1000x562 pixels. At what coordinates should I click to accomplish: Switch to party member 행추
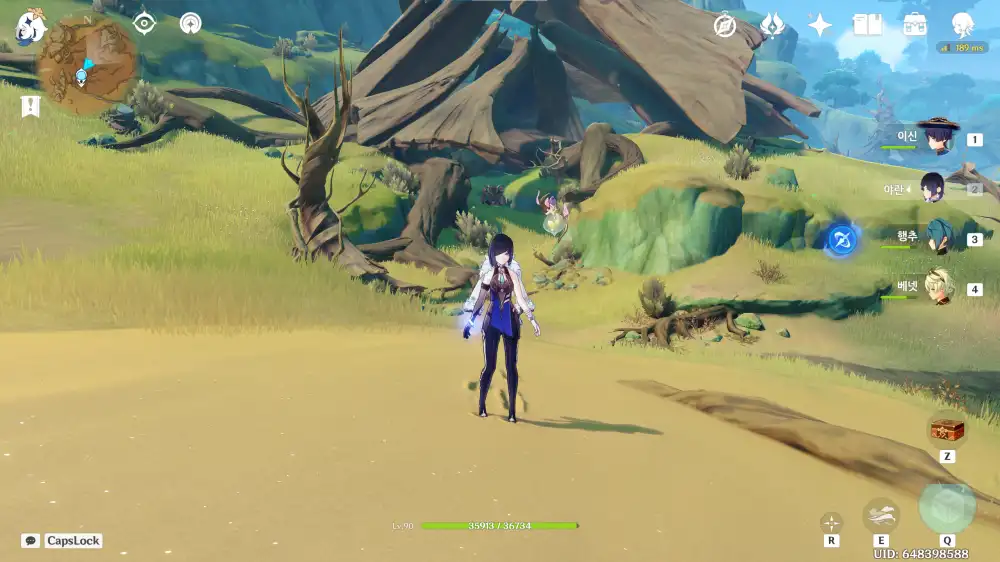pyautogui.click(x=938, y=238)
